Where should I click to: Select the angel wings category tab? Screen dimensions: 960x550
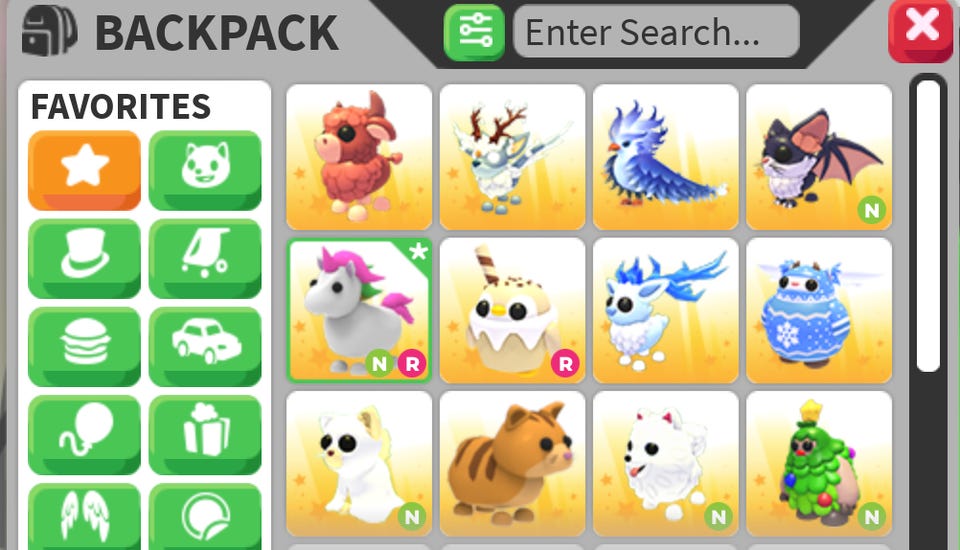pos(84,515)
